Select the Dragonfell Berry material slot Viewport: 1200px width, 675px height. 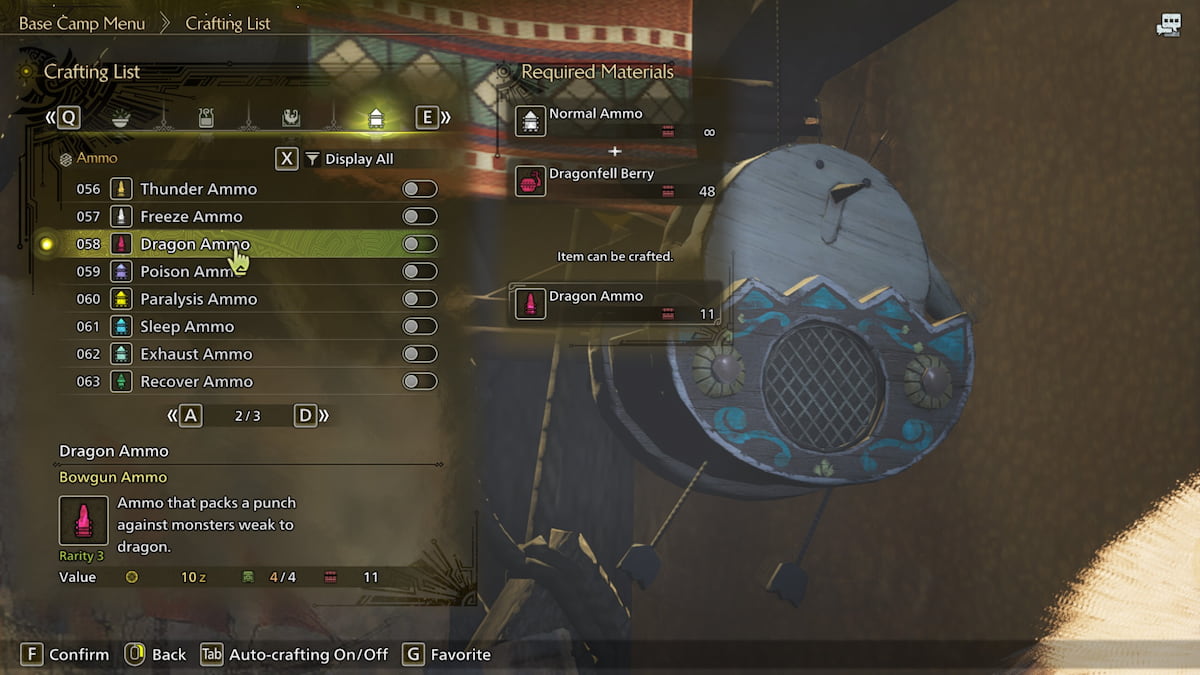click(616, 181)
